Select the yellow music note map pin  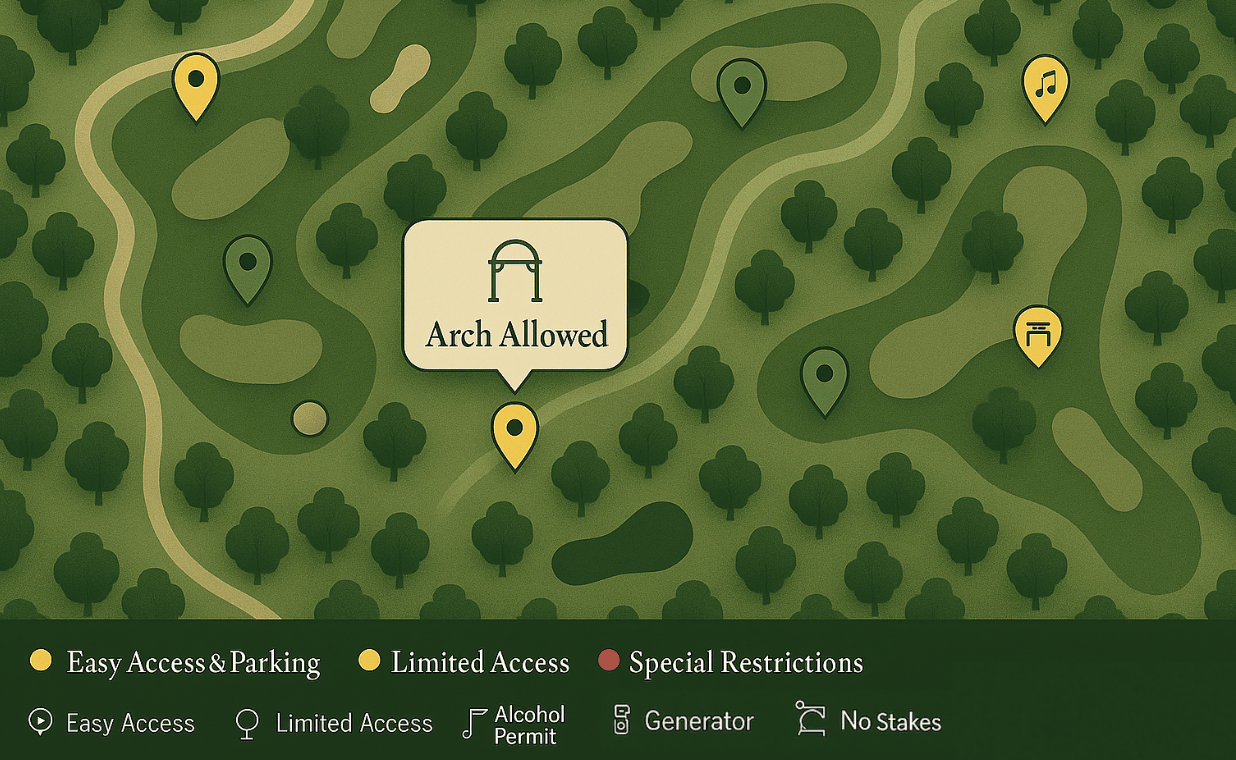1045,84
